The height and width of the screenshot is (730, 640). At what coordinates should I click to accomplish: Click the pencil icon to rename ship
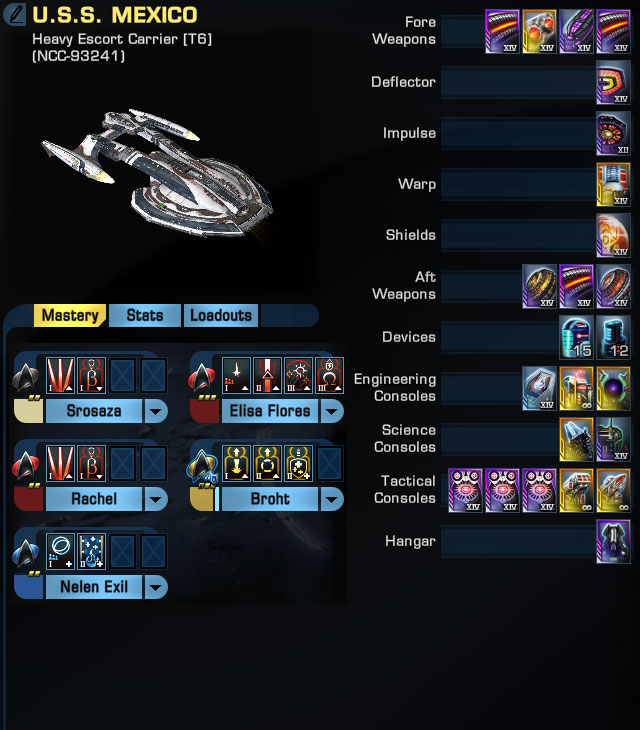click(x=15, y=17)
